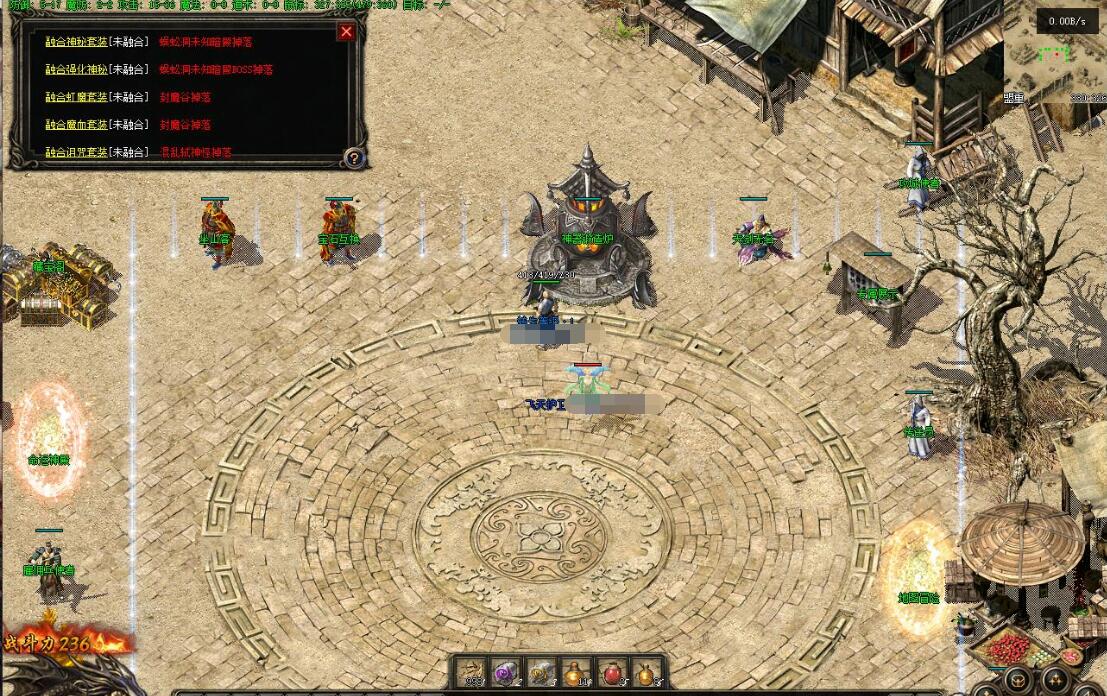1107x696 pixels.
Task: Choose the 融合强化神秘 link
Action: 75,70
